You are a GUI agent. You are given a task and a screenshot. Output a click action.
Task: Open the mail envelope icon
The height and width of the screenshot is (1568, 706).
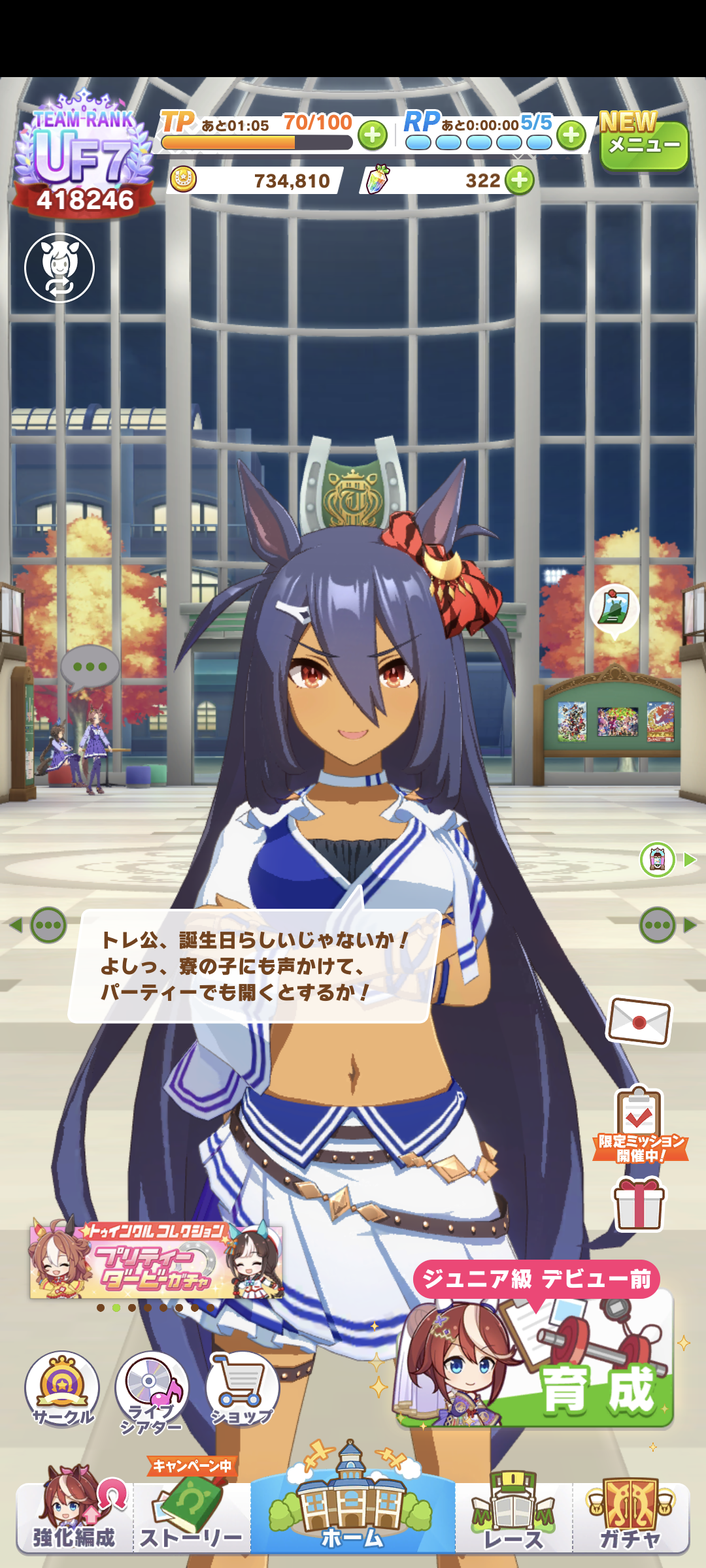(x=639, y=1021)
